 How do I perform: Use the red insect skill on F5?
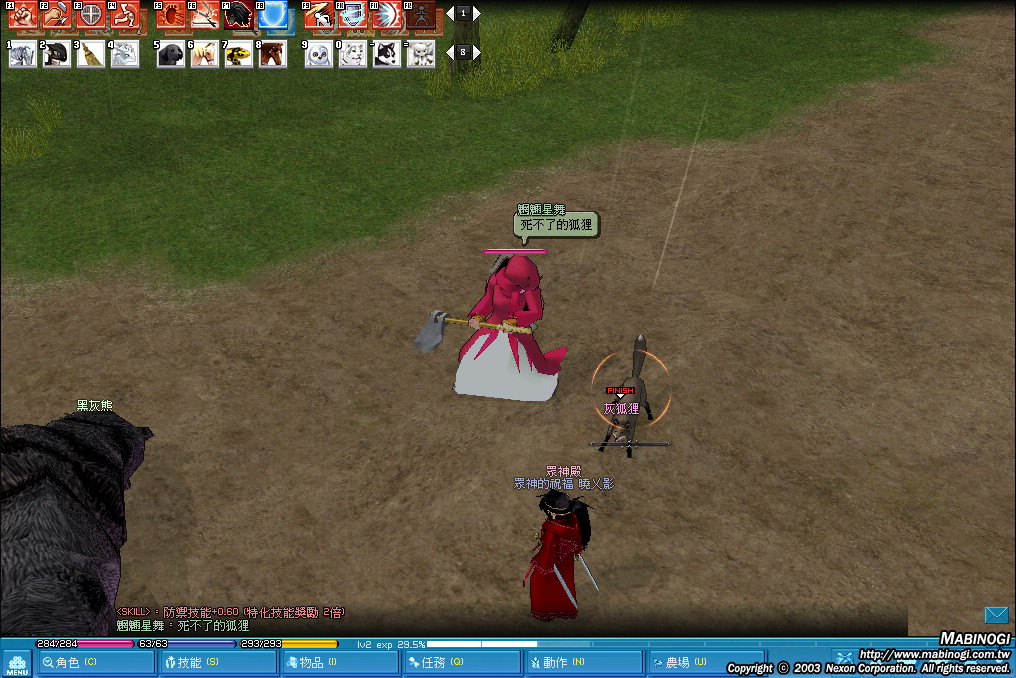pyautogui.click(x=170, y=15)
